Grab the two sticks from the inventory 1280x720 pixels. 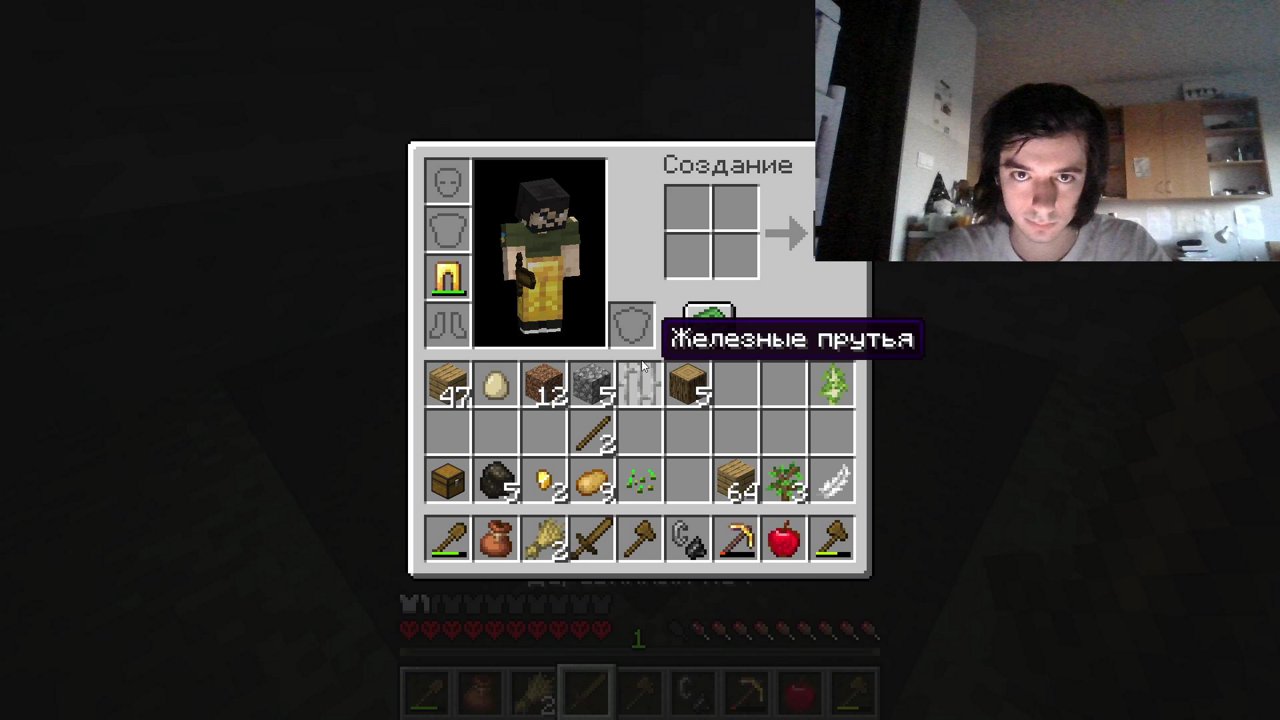592,433
